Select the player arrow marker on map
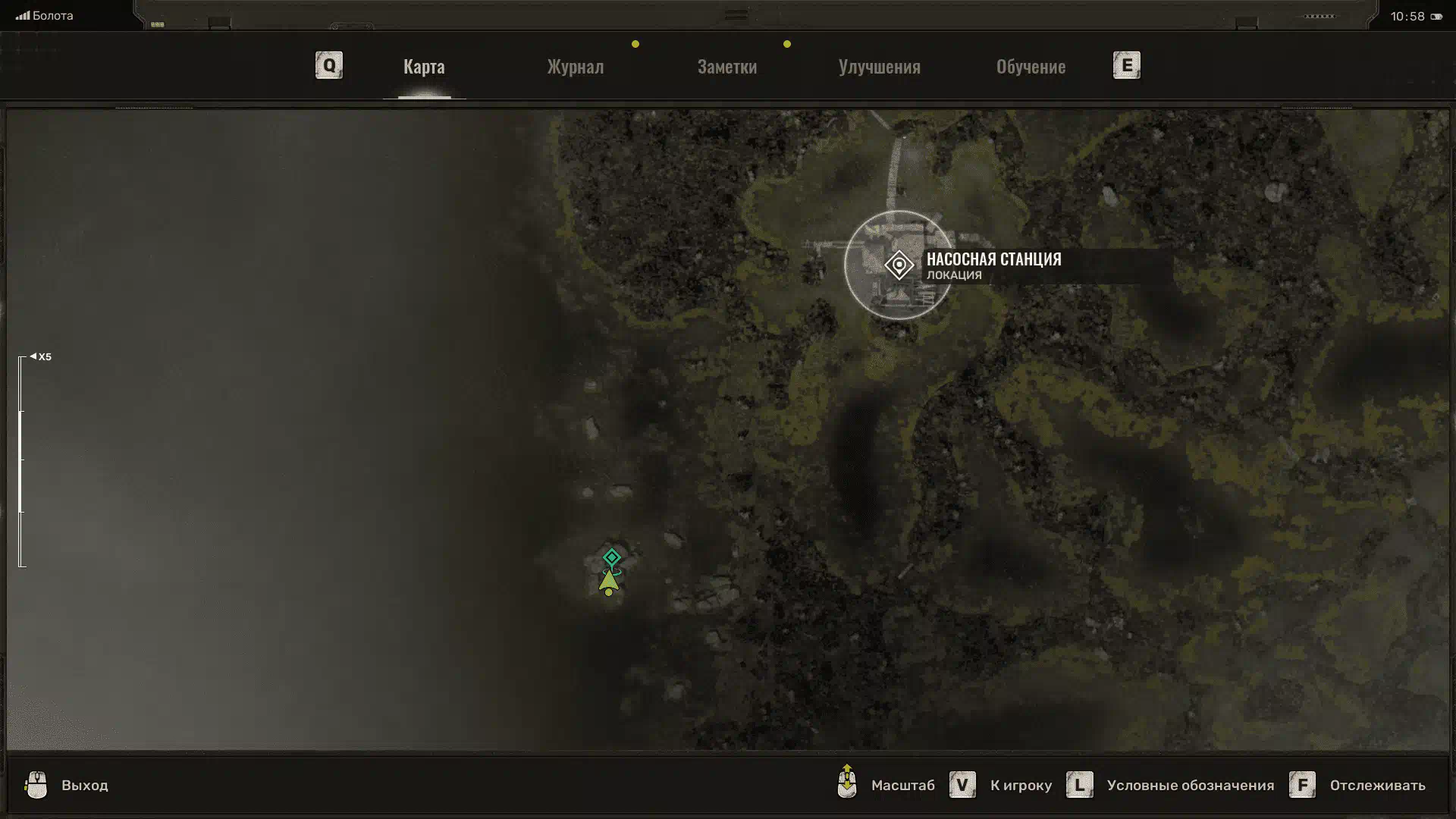Screen dimensions: 1456x819 coord(609,582)
